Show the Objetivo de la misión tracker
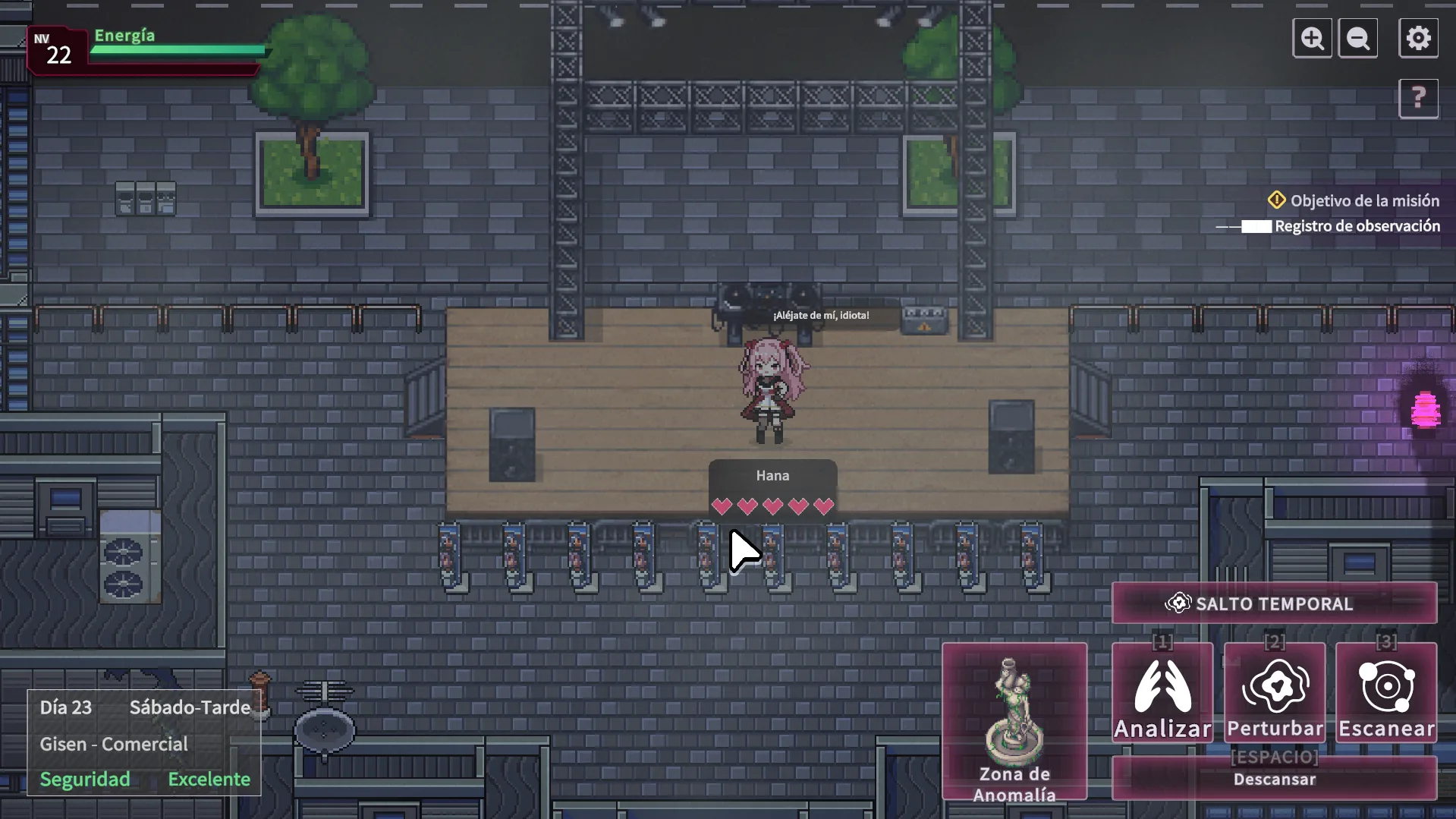The height and width of the screenshot is (819, 1456). click(x=1354, y=200)
